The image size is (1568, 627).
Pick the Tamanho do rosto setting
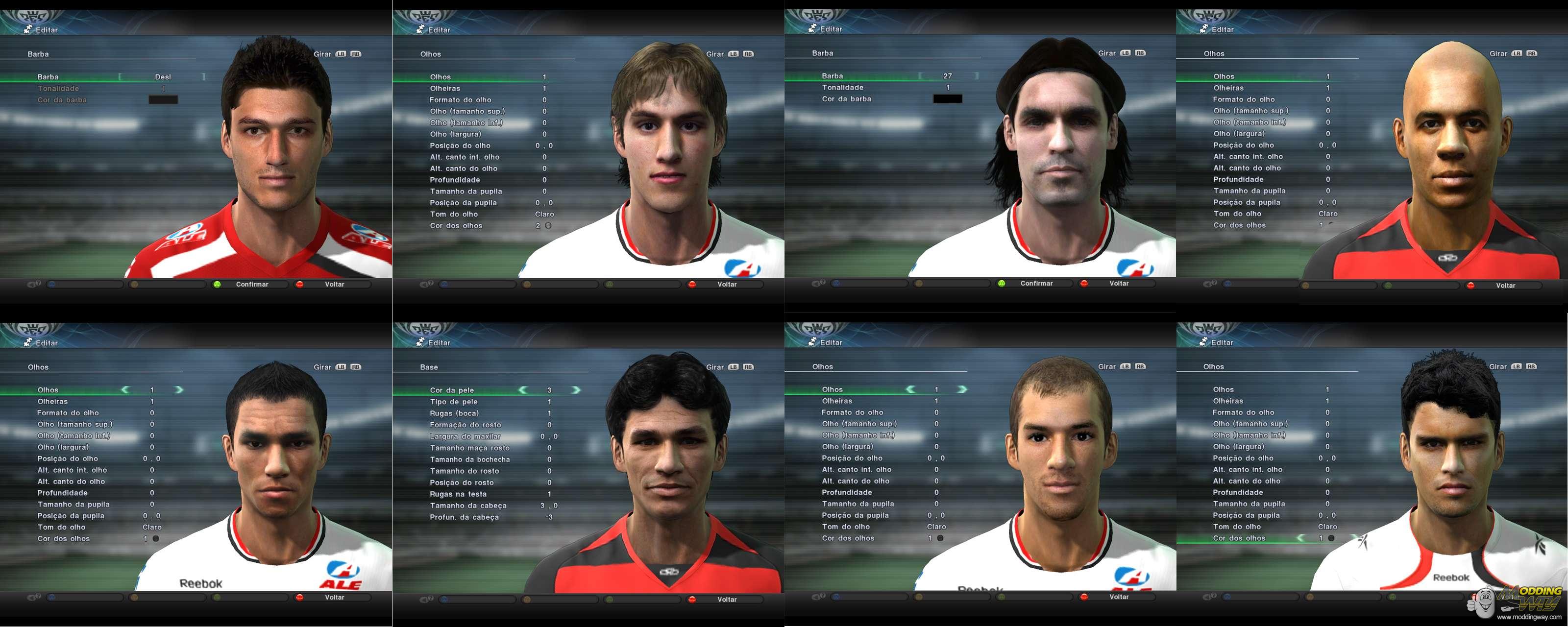[464, 471]
